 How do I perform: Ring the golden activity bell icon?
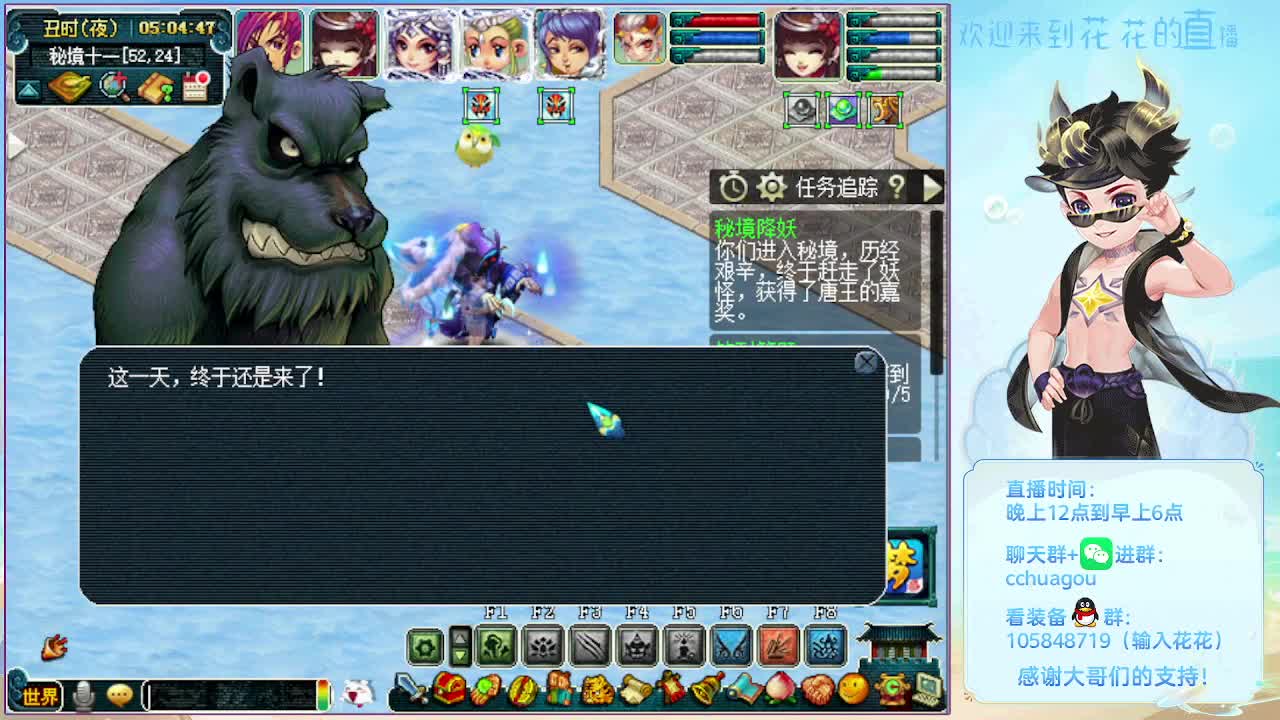pos(706,690)
